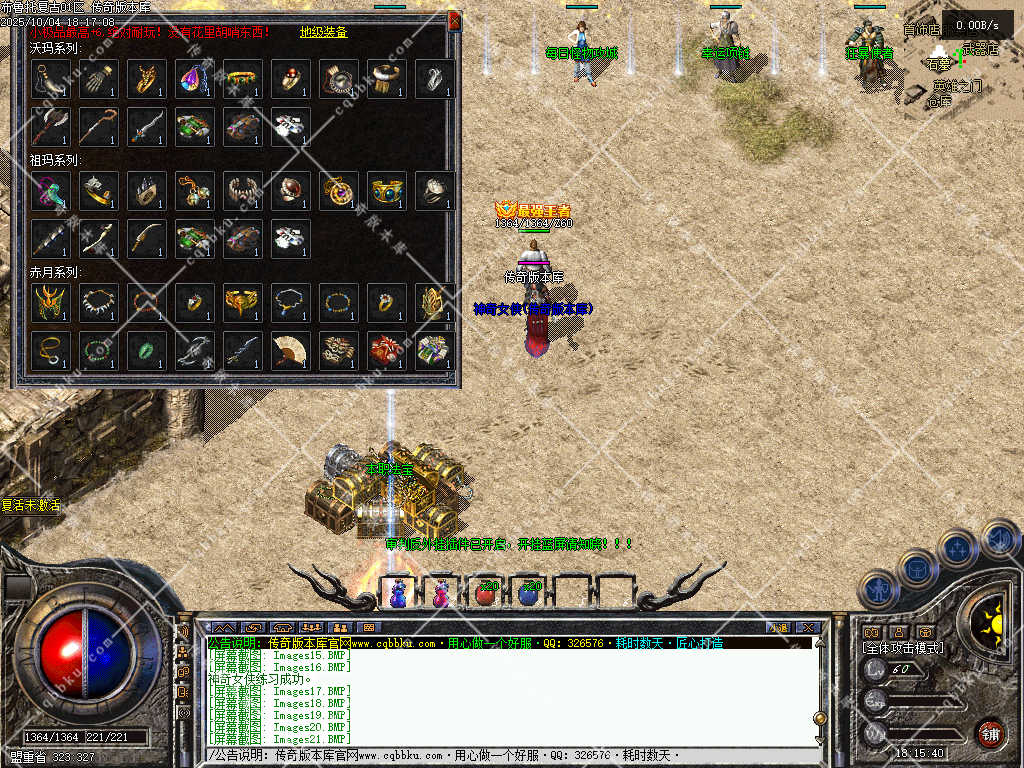The width and height of the screenshot is (1024, 768).
Task: Open the yellow 地级装备 link
Action: pos(323,32)
